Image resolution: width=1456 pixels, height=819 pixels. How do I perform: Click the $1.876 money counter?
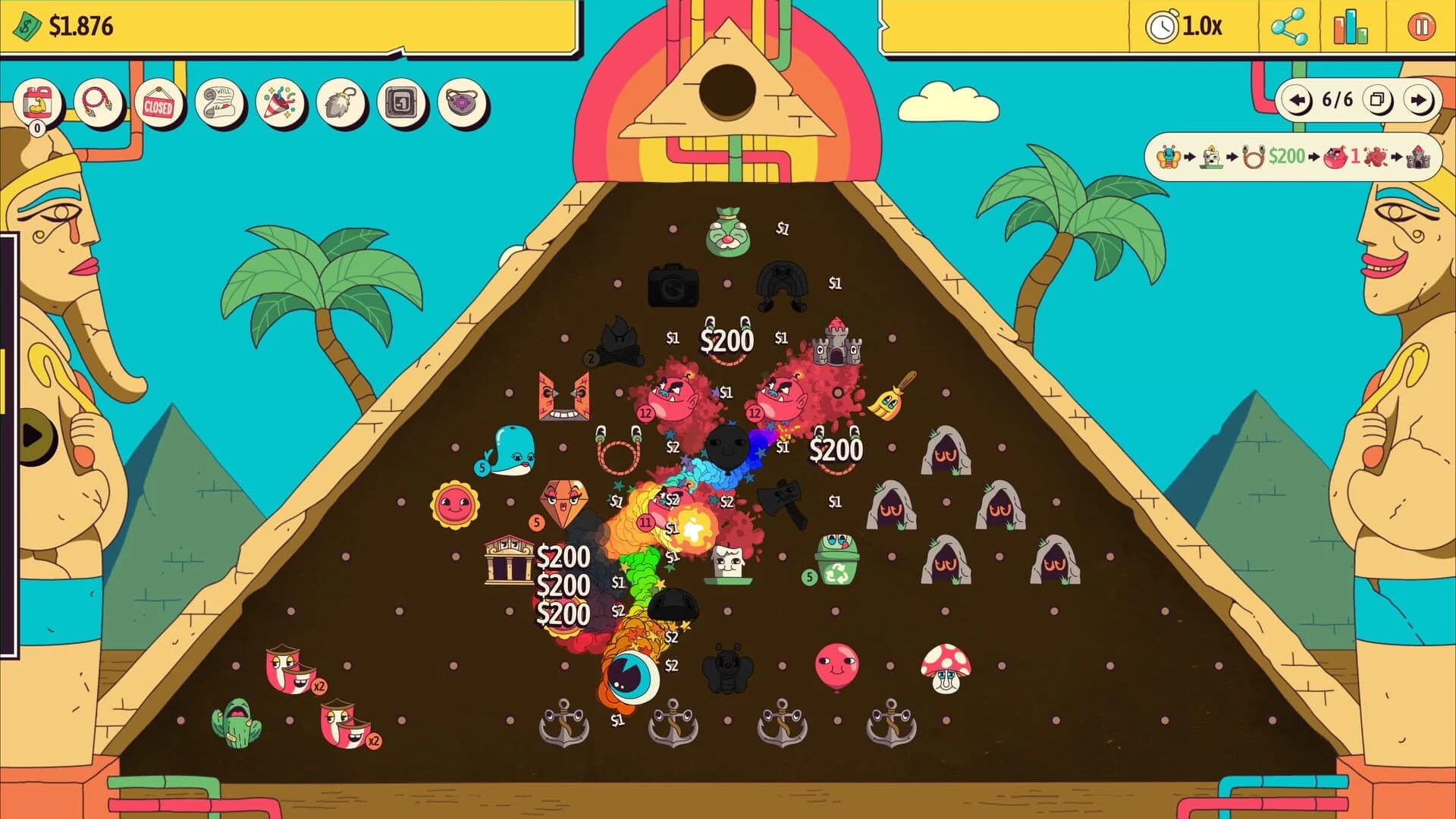[x=80, y=24]
